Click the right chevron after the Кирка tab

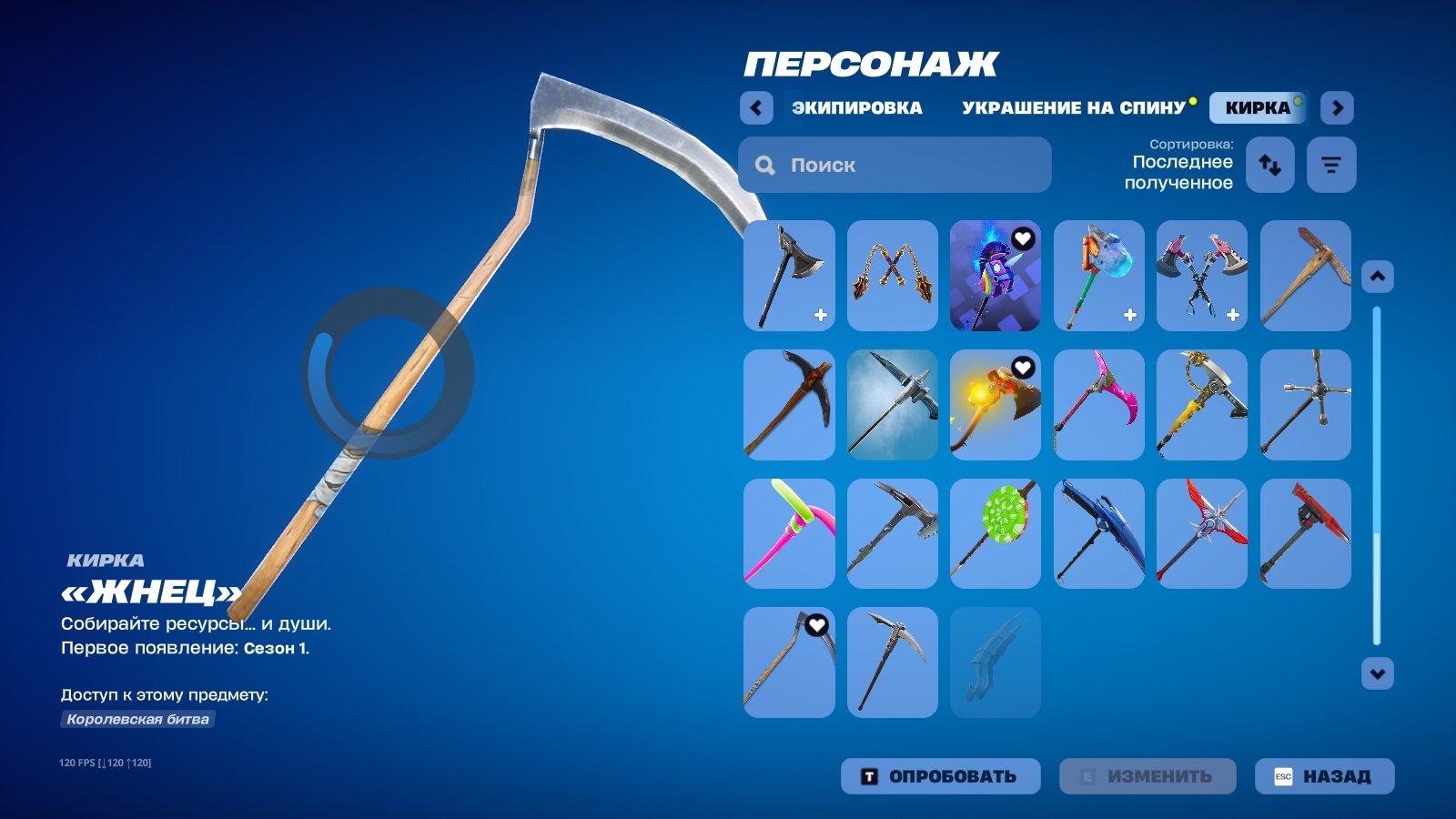coord(1339,107)
